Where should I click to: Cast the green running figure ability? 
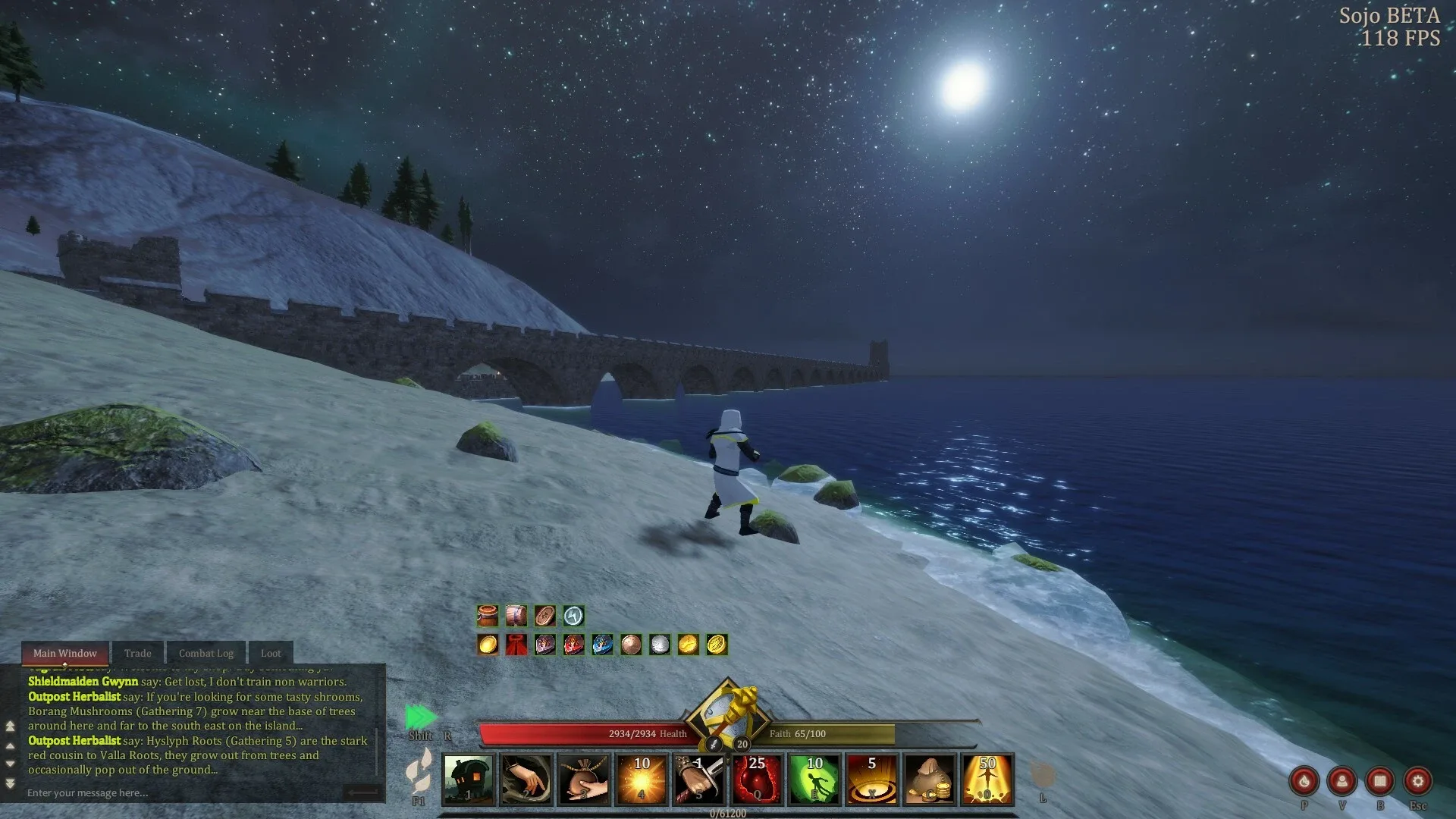click(x=814, y=779)
